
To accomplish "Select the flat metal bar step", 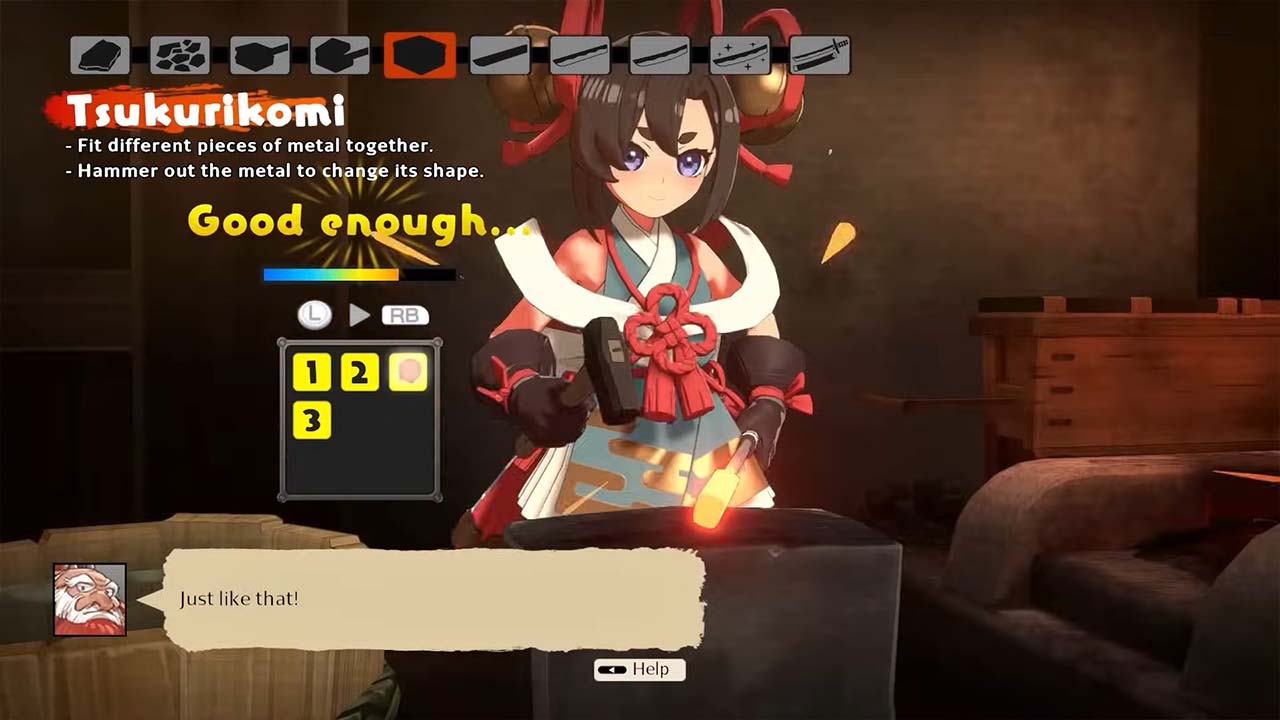I will point(500,55).
